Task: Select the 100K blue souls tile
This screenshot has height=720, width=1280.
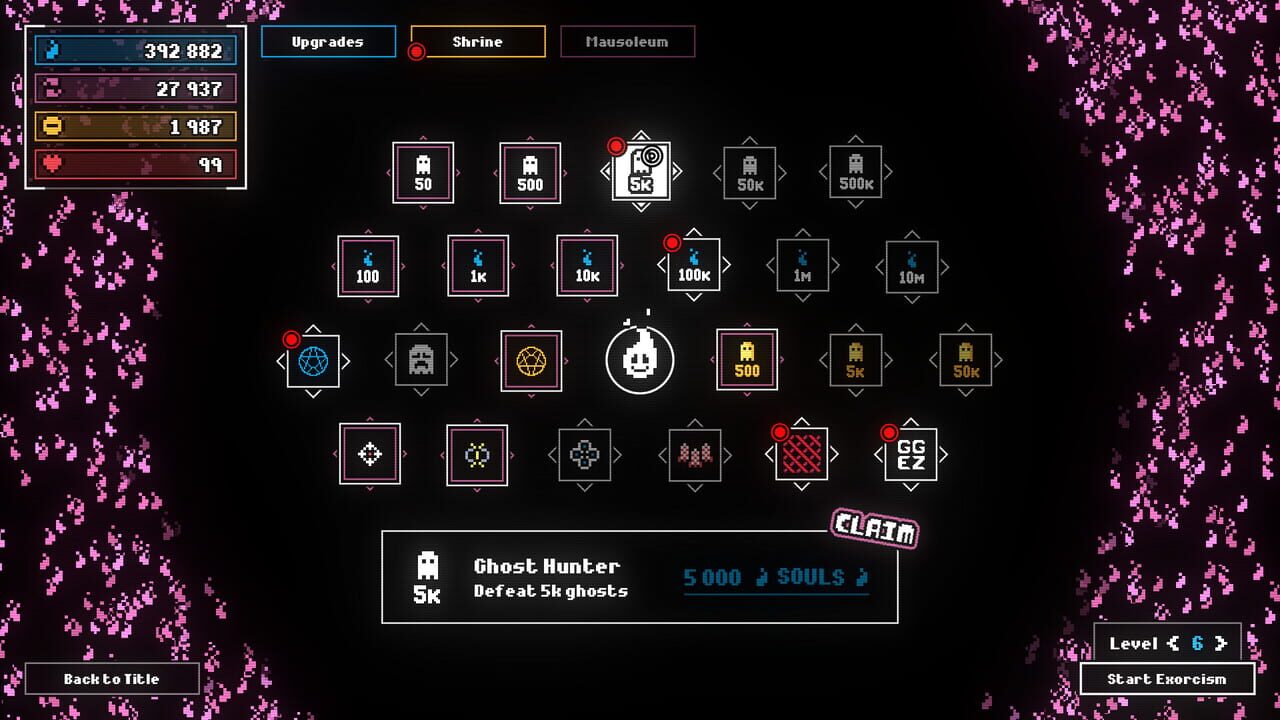Action: click(693, 266)
